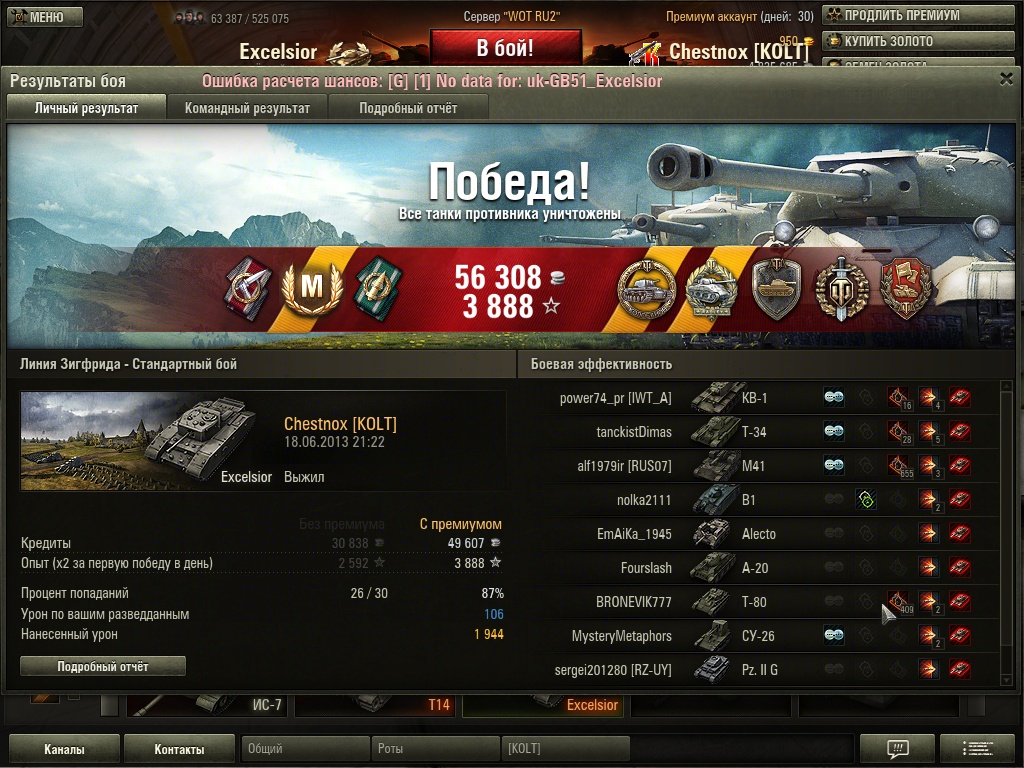
Task: Click the red В бой! battle button
Action: (505, 47)
